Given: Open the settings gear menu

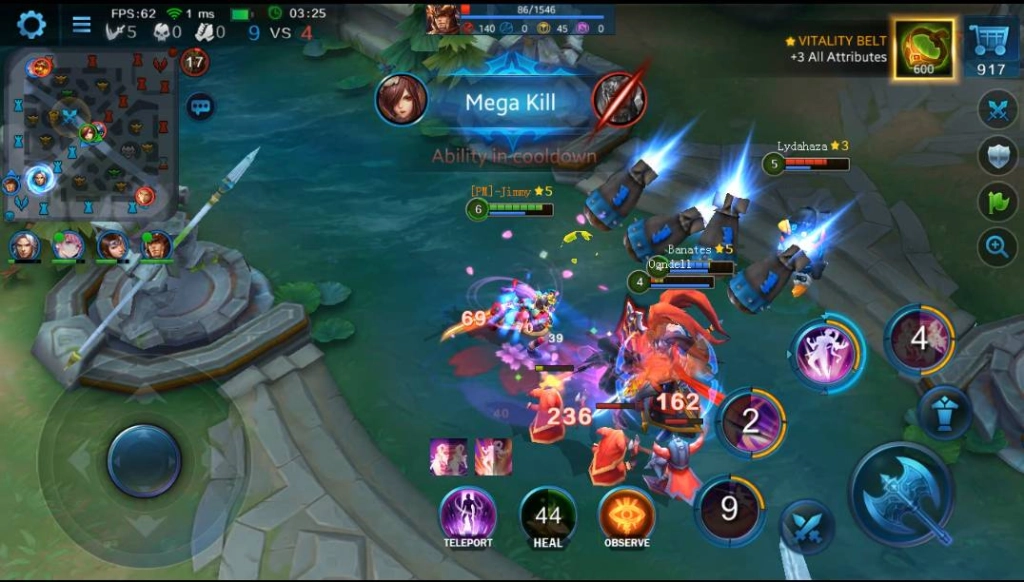Looking at the screenshot, I should point(31,24).
